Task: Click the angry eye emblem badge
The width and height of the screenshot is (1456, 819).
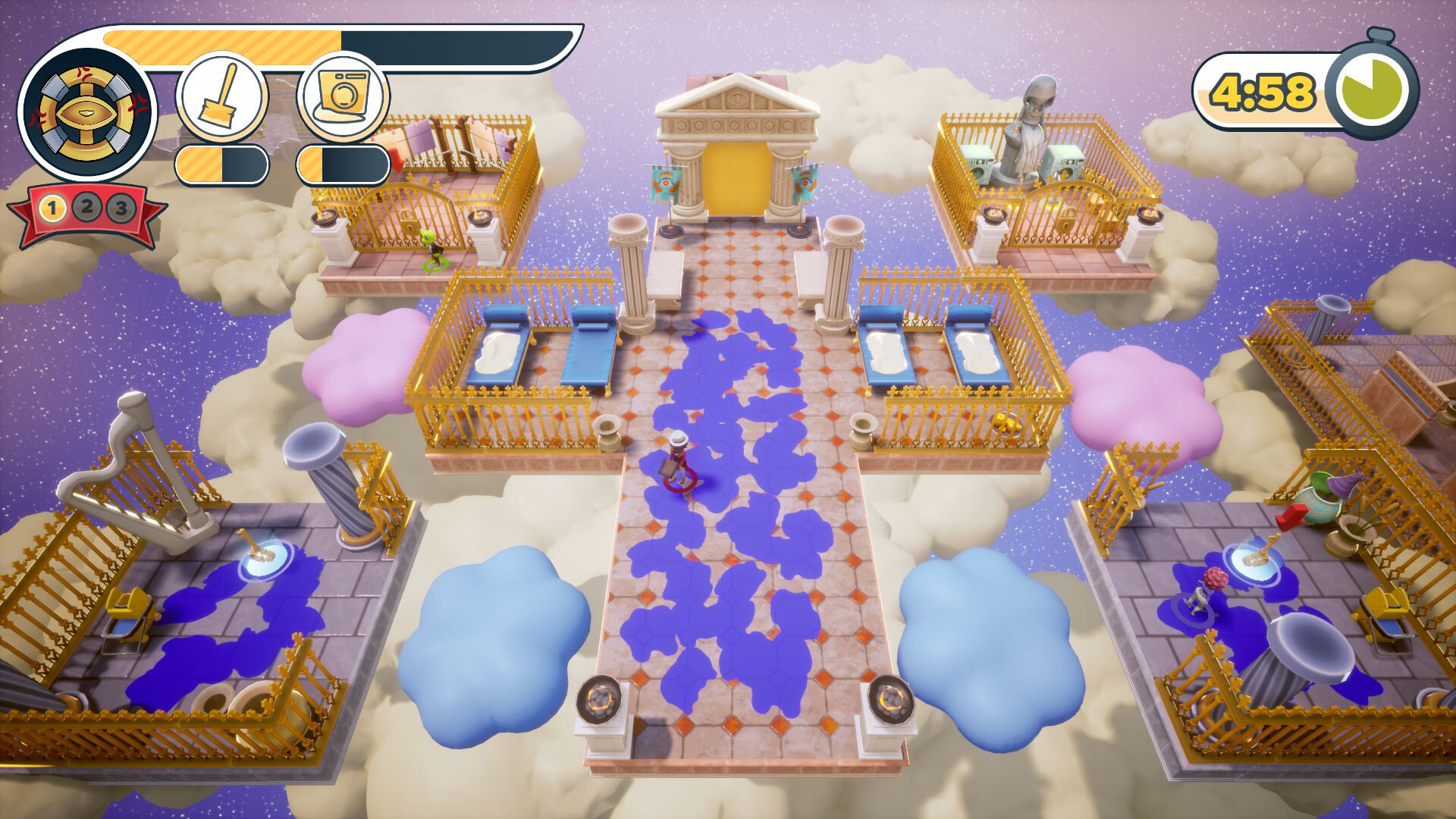Action: [x=87, y=114]
